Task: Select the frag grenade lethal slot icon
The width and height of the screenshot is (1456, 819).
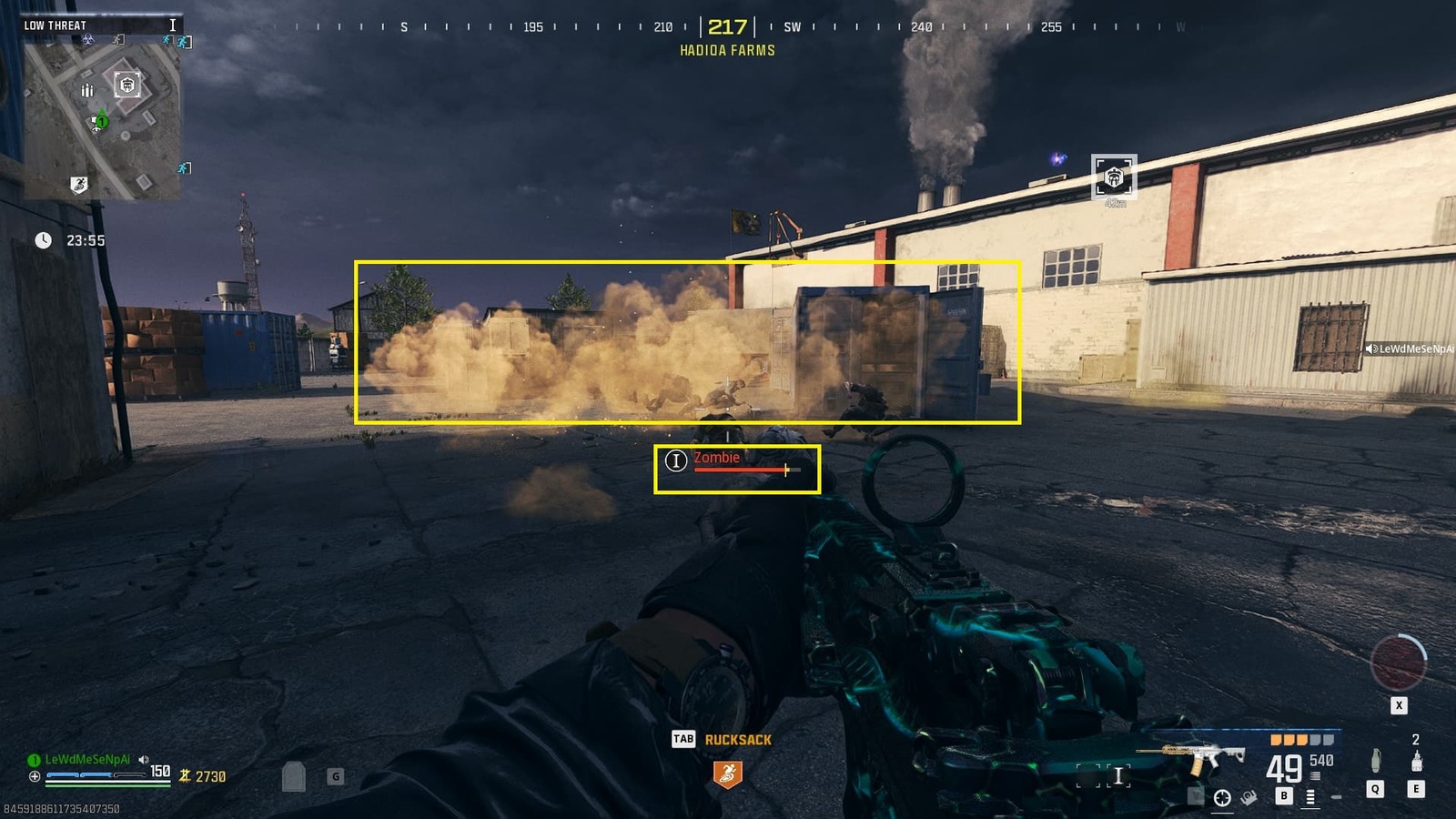Action: 1376,761
